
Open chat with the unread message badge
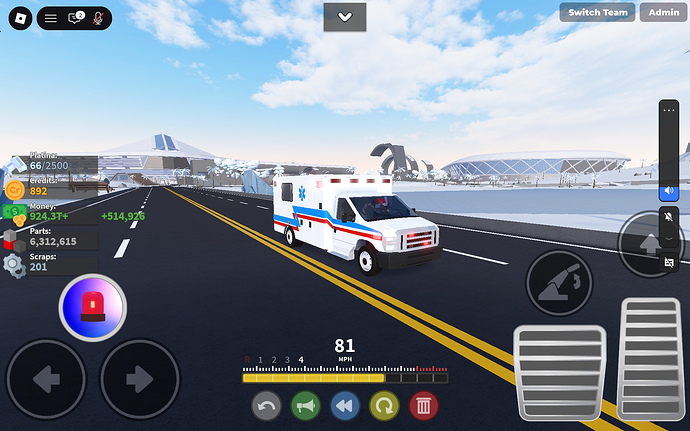point(75,18)
